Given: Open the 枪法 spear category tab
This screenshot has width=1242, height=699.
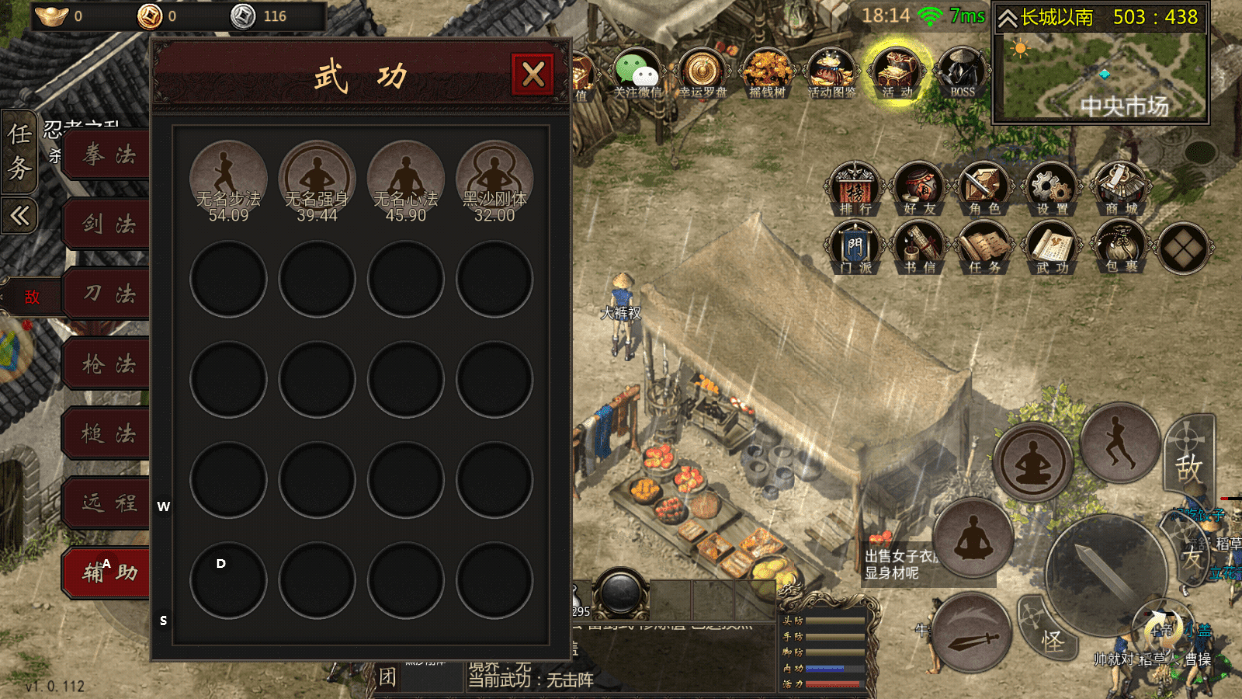Looking at the screenshot, I should pyautogui.click(x=107, y=364).
